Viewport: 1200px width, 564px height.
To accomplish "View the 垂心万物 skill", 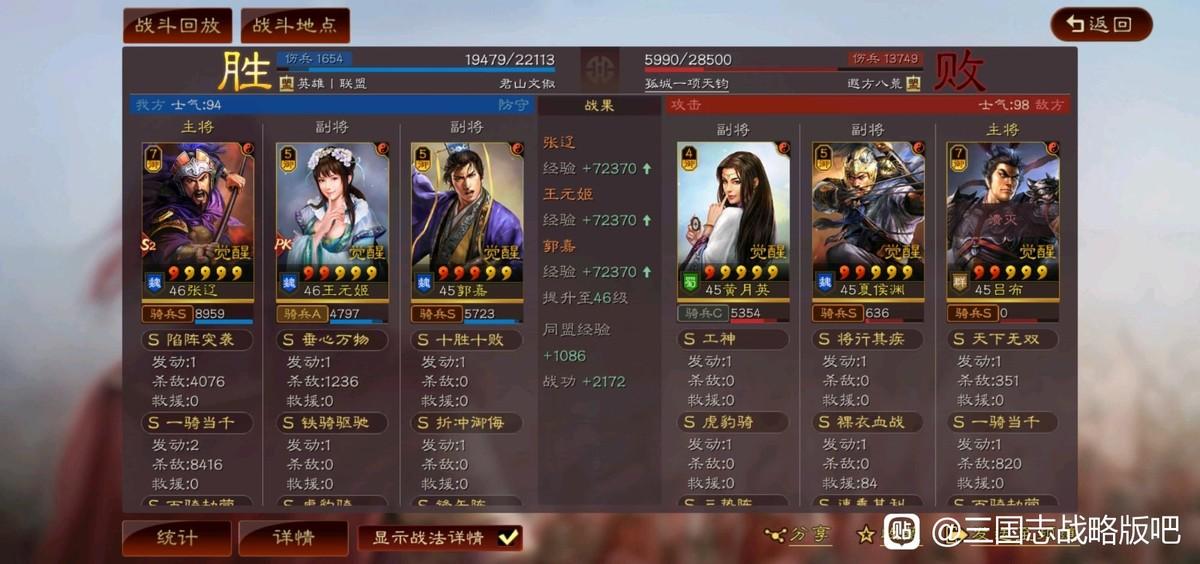I will pos(332,340).
